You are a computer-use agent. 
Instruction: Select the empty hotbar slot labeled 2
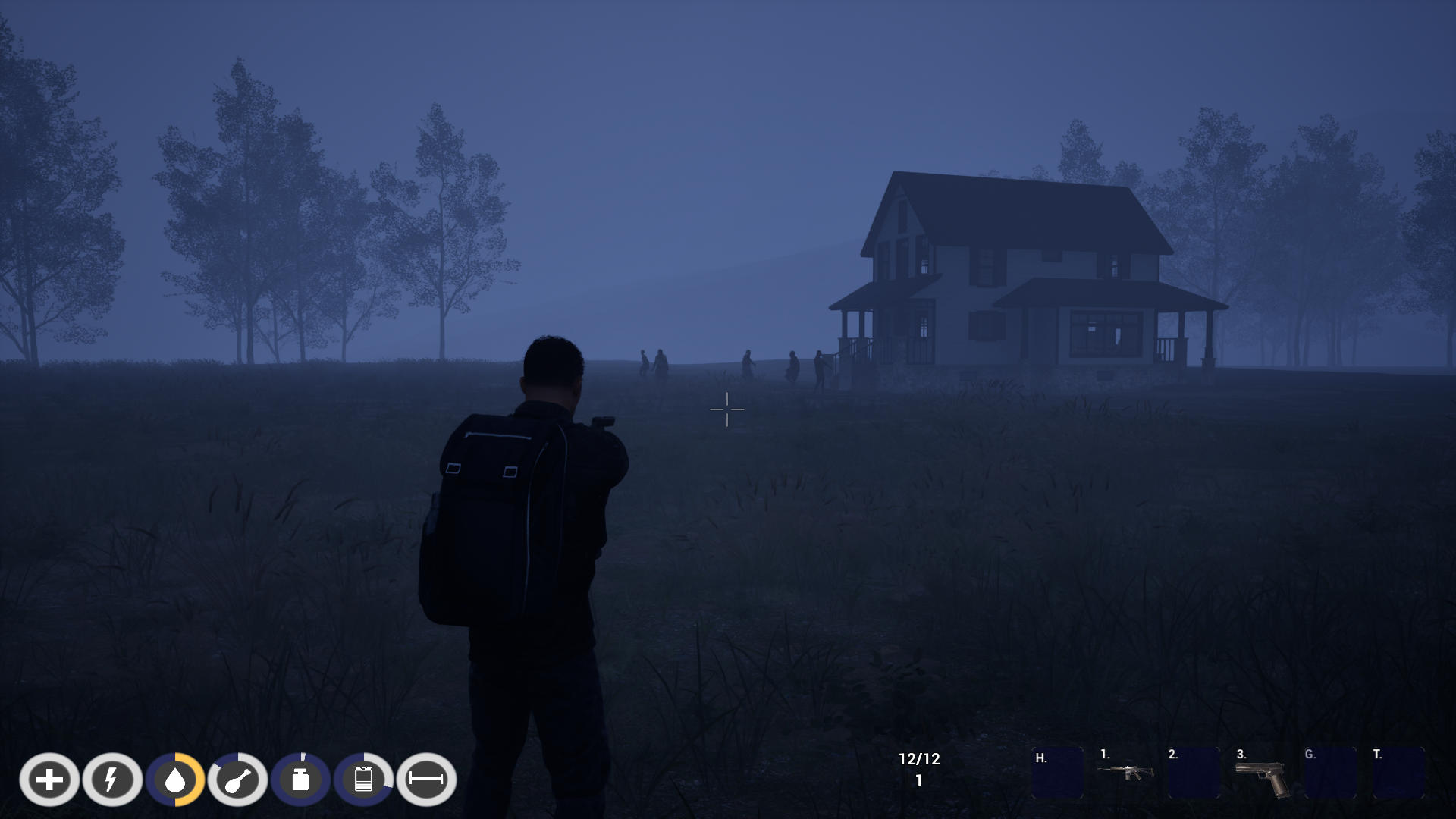[x=1194, y=773]
